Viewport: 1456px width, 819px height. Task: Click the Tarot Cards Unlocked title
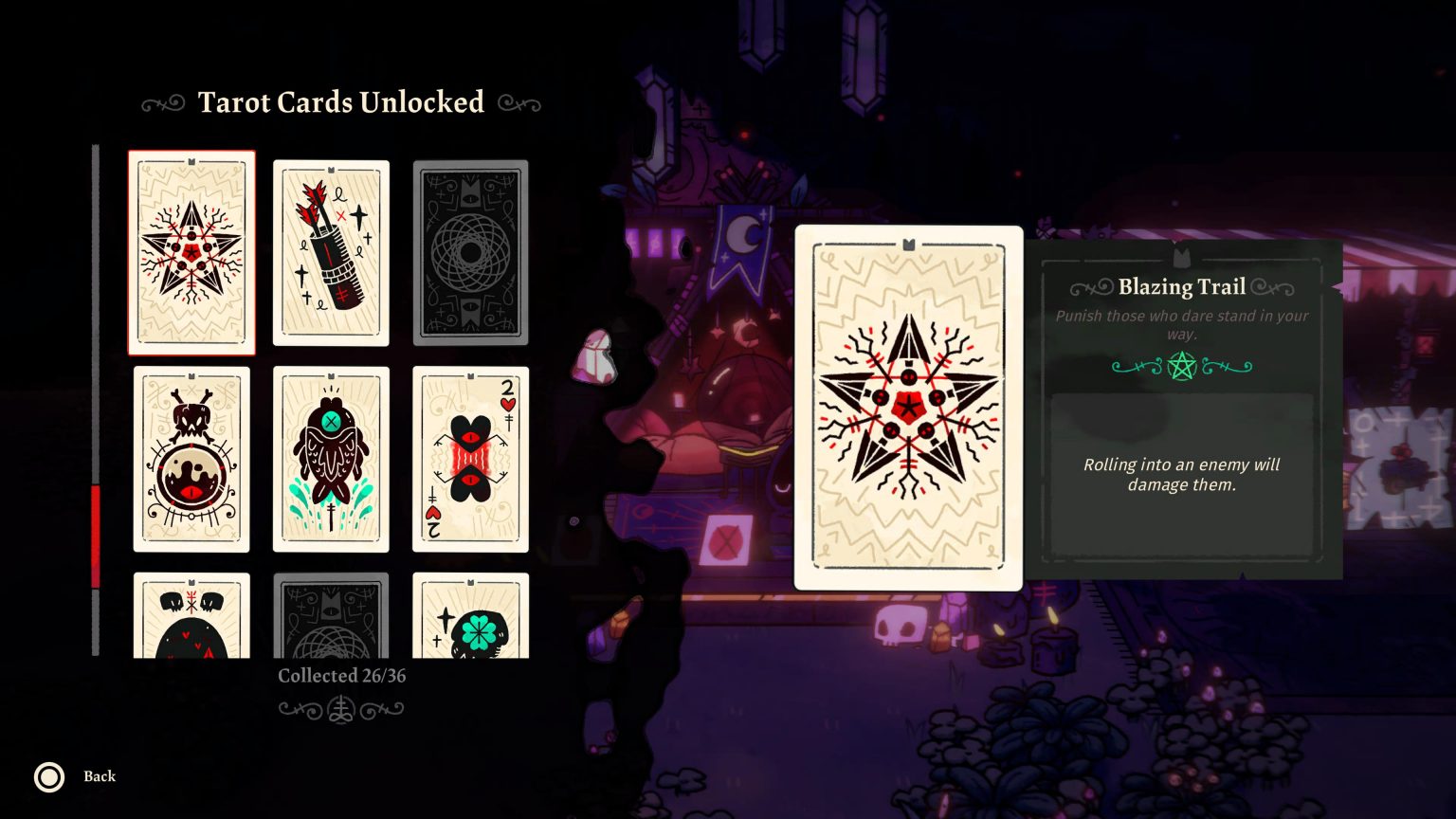(339, 102)
